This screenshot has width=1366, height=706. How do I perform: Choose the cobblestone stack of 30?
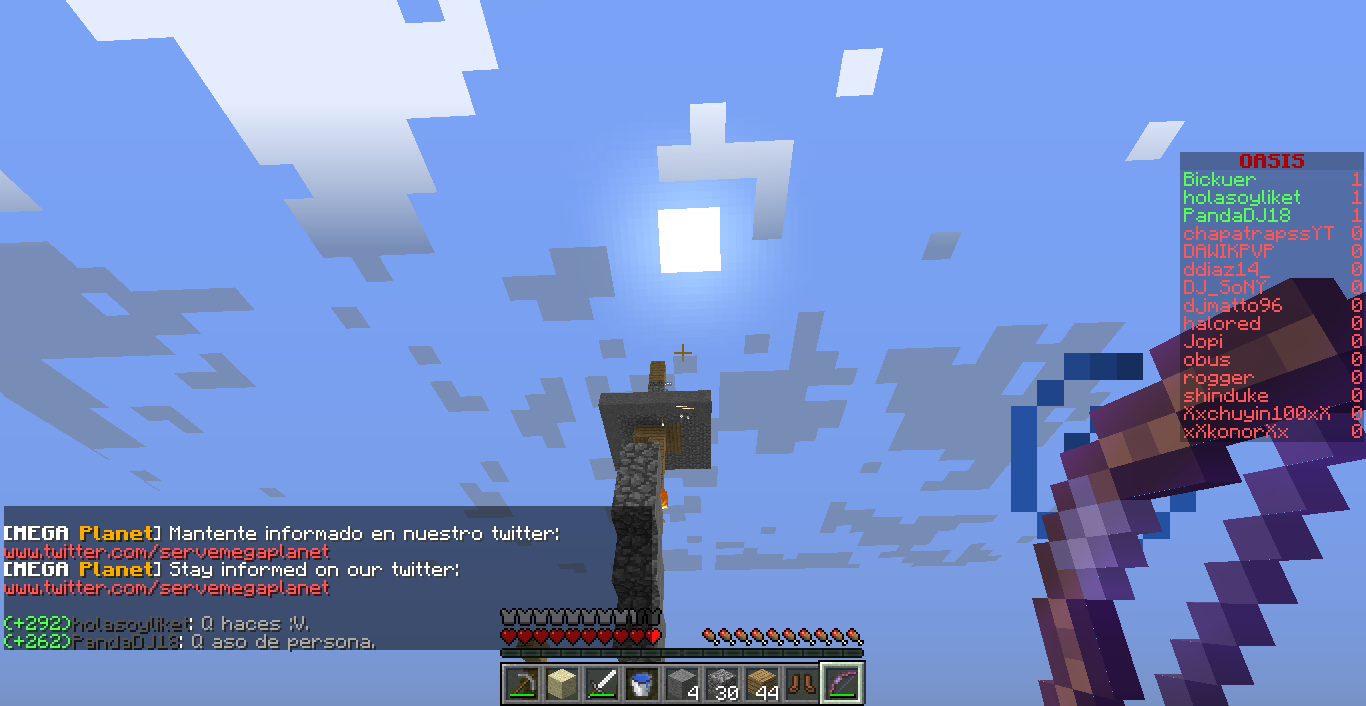coord(722,684)
